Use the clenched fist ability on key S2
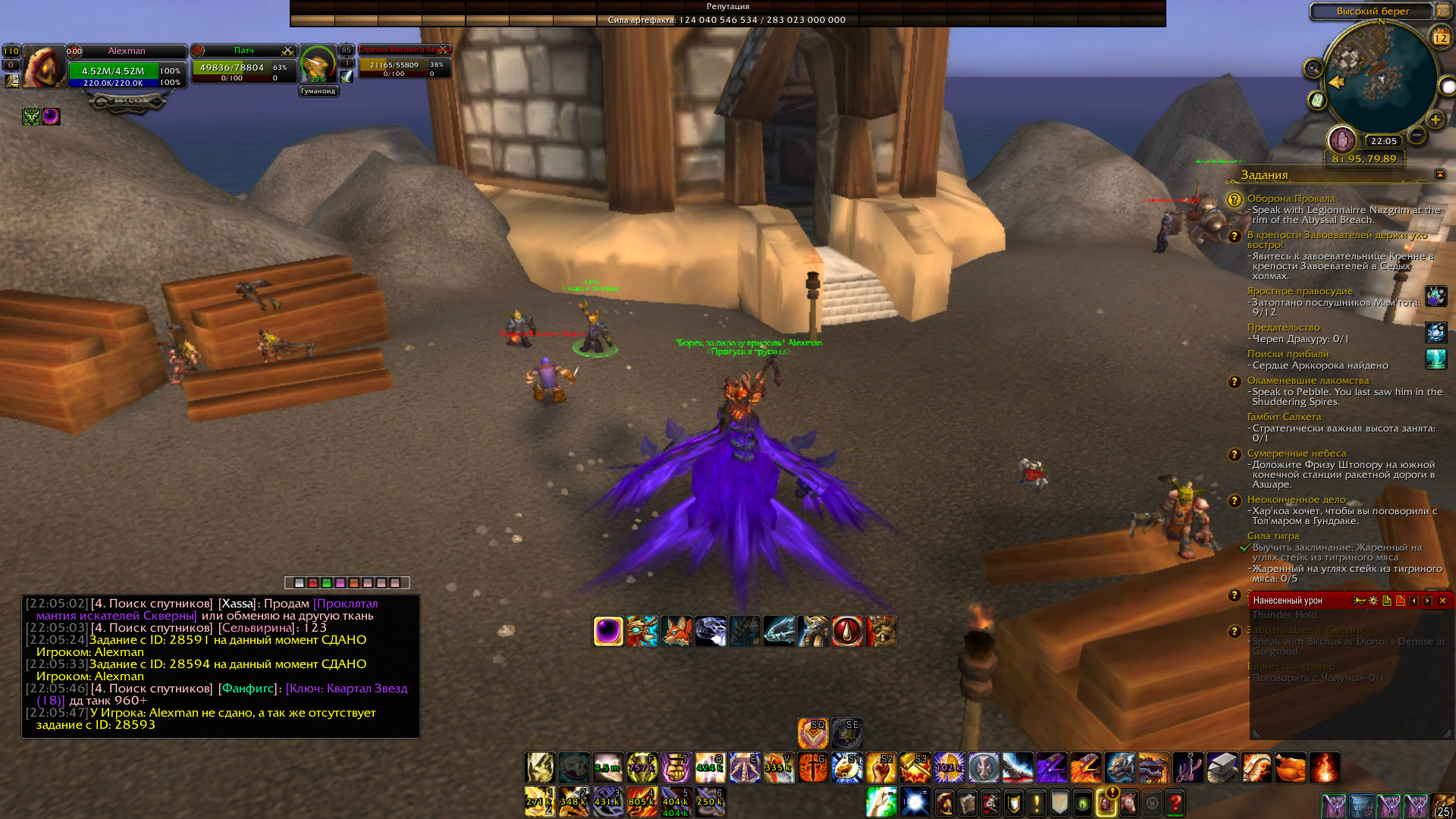 (880, 767)
